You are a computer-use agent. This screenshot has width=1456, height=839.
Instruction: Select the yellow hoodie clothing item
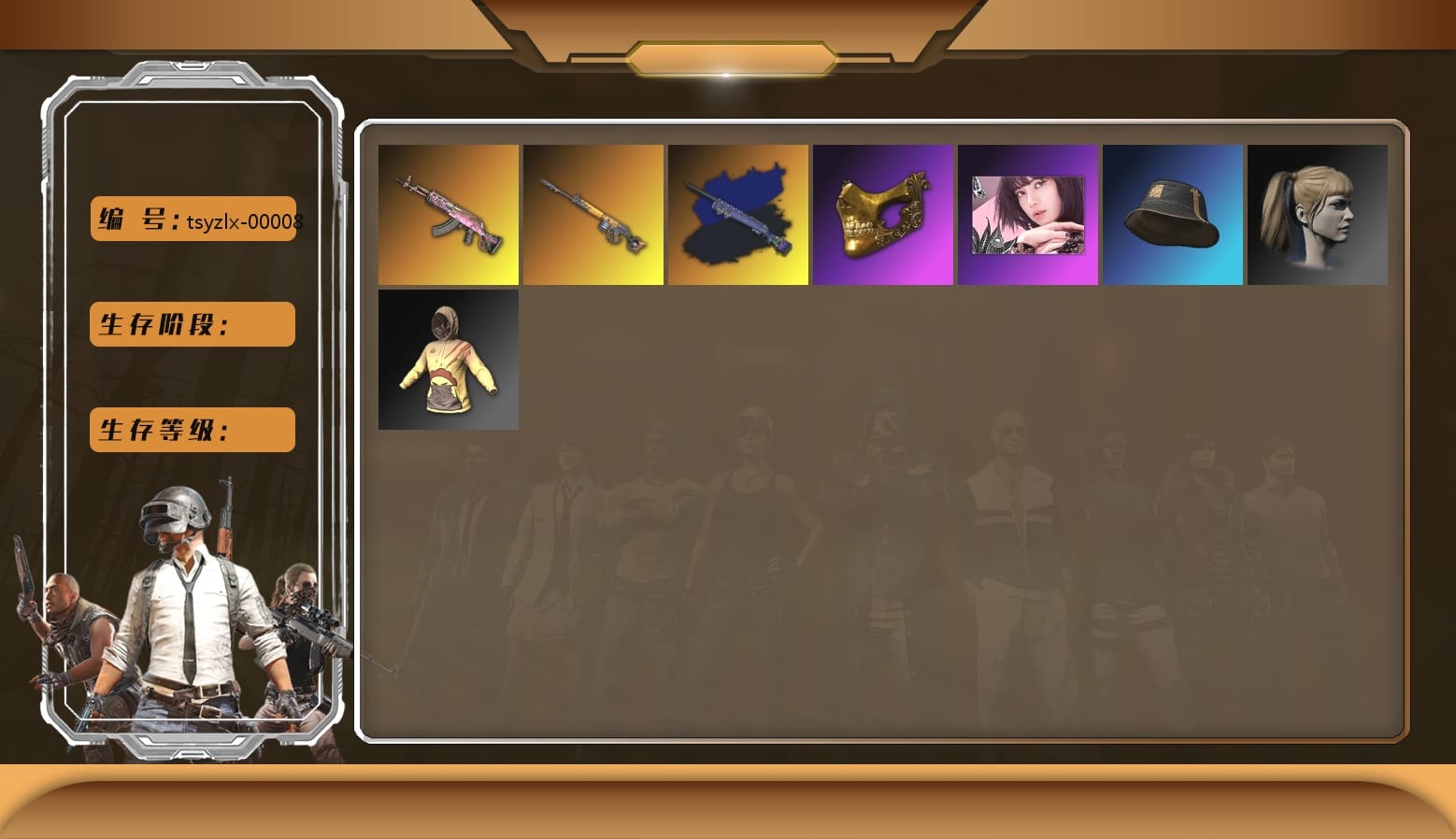coord(448,359)
